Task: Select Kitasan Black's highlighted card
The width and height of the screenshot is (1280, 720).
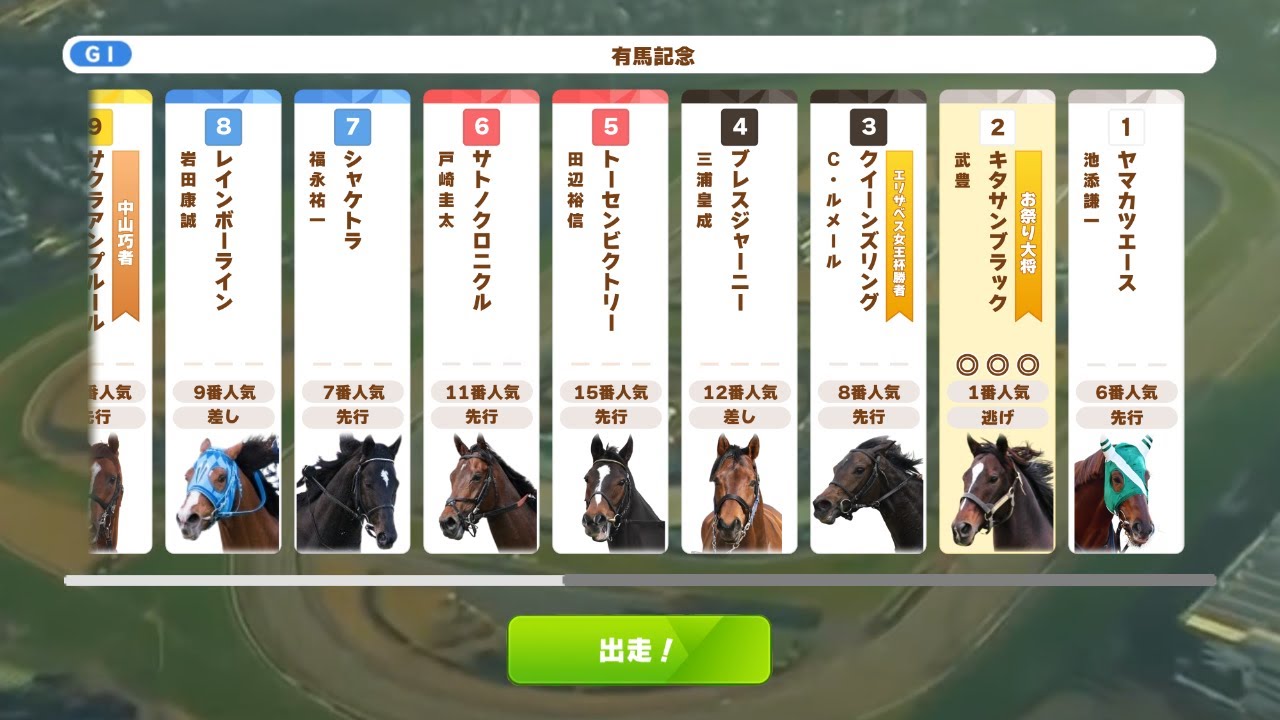Action: pyautogui.click(x=996, y=320)
